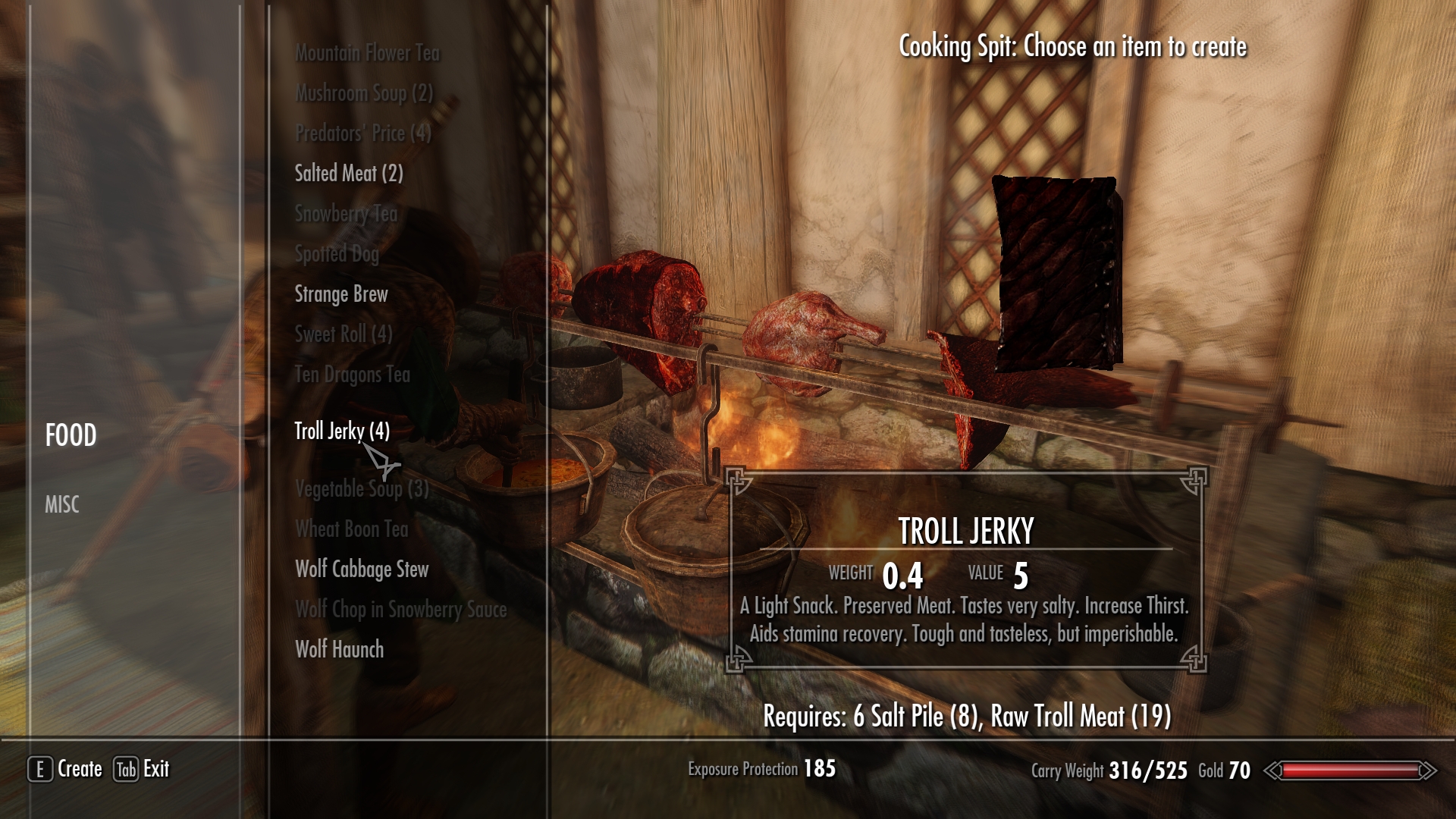Select Predators' Price in the list
The width and height of the screenshot is (1456, 819).
[x=362, y=133]
